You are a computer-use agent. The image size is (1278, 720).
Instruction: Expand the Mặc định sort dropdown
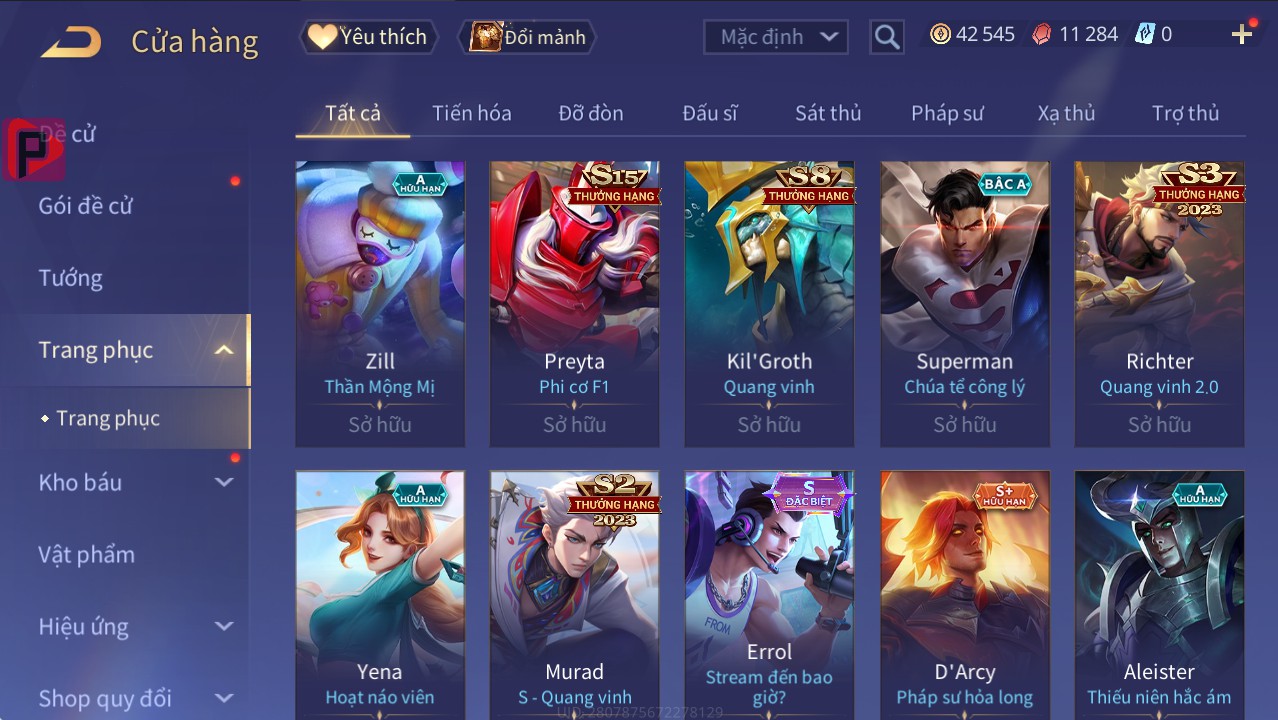pos(776,37)
